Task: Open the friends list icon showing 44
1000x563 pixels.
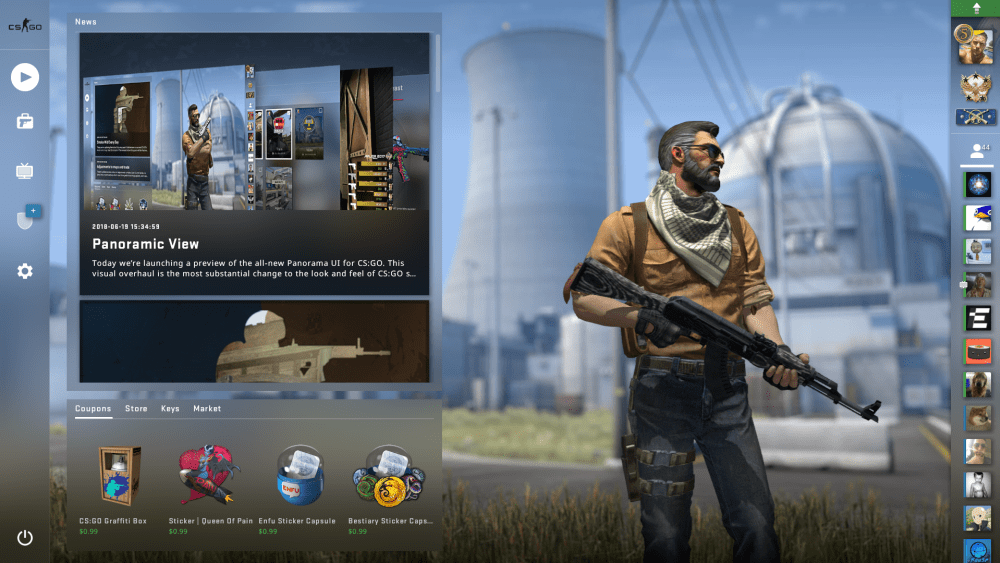Action: (x=975, y=152)
